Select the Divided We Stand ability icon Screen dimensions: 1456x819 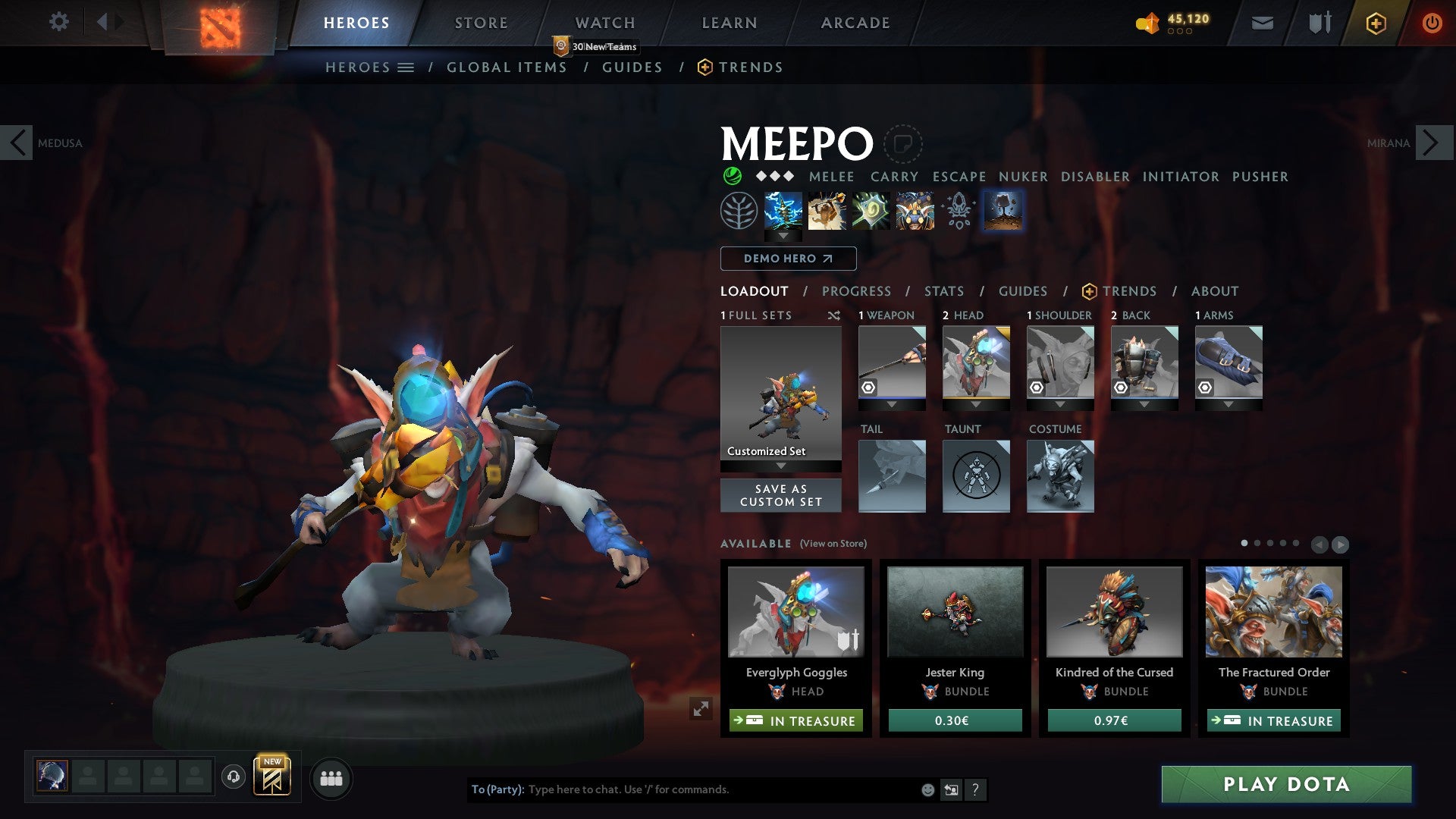(x=914, y=211)
